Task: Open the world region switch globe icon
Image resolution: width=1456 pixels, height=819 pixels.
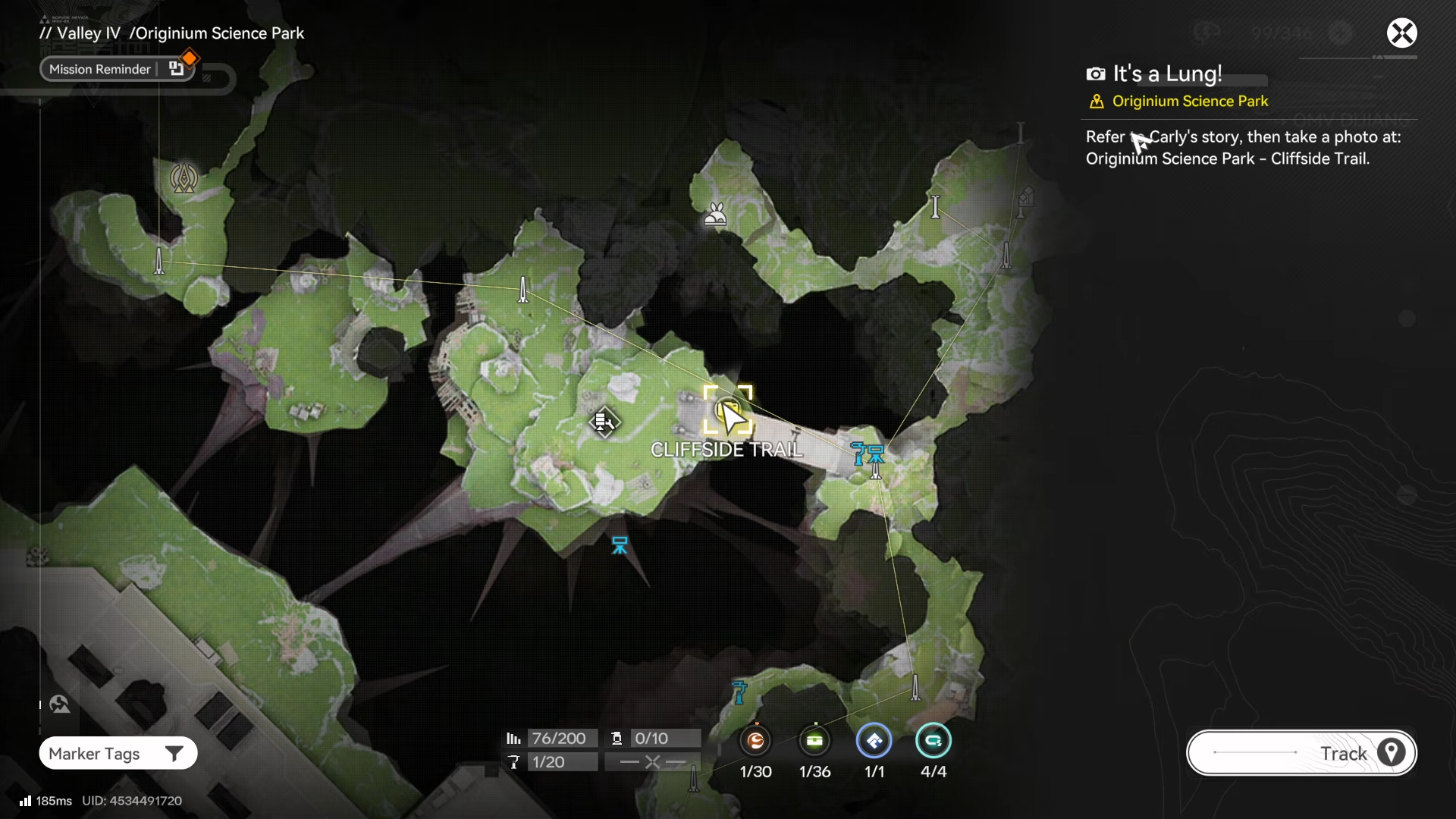Action: tap(60, 704)
